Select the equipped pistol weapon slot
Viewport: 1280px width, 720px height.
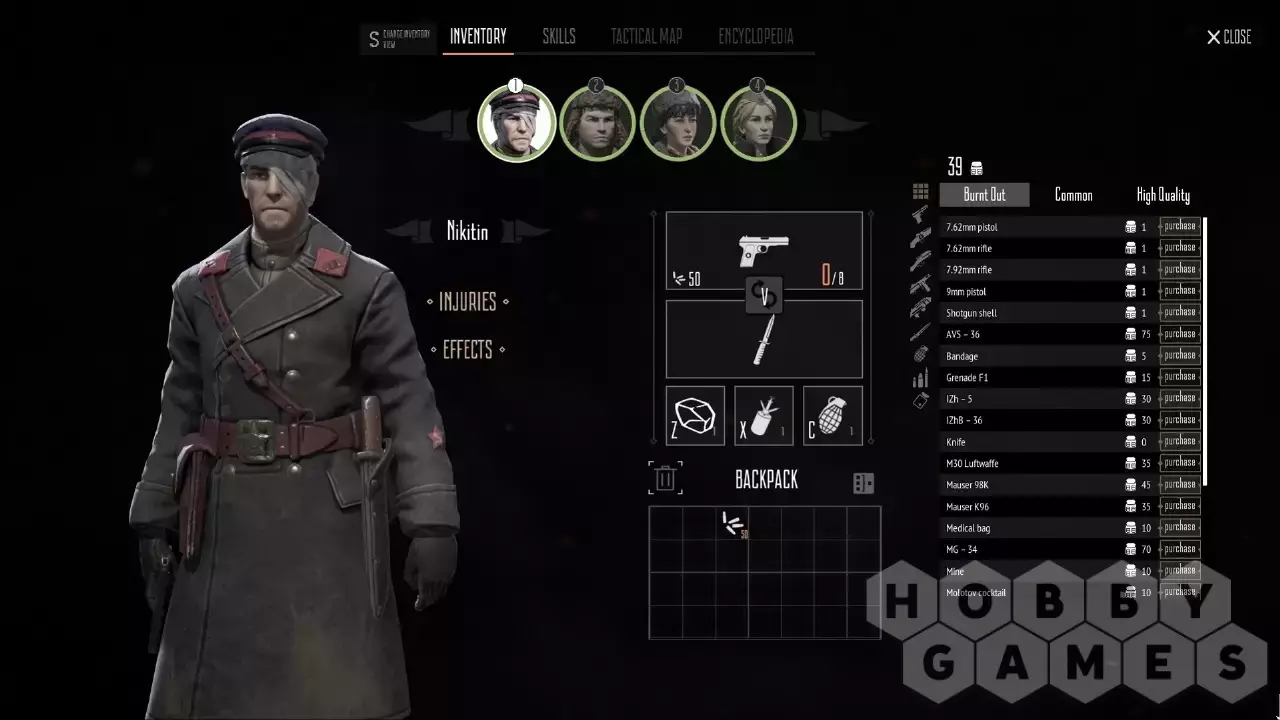coord(764,251)
